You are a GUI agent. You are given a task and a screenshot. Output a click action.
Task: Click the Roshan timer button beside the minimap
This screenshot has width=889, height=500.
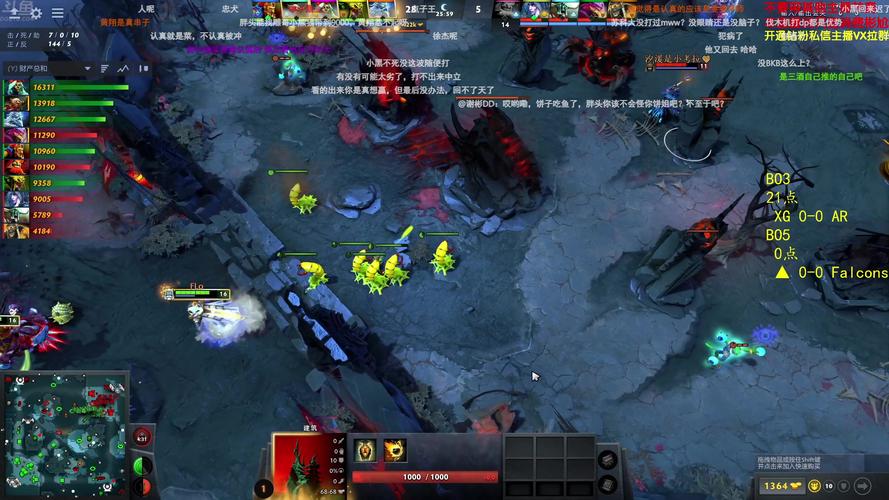[x=142, y=437]
